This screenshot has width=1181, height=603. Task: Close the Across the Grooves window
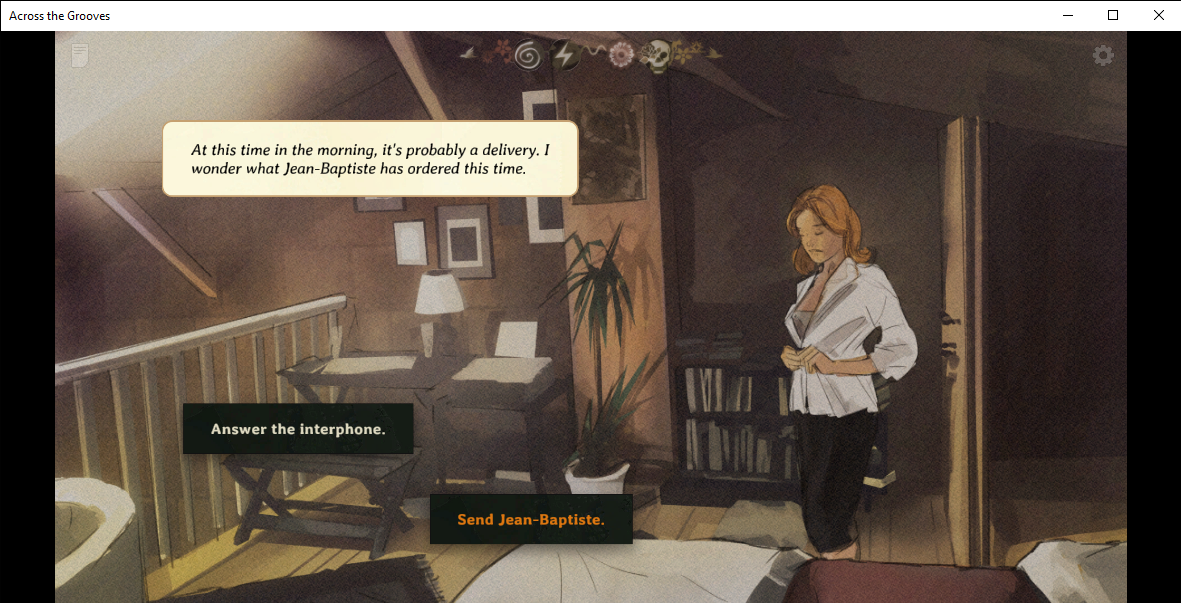coord(1158,15)
